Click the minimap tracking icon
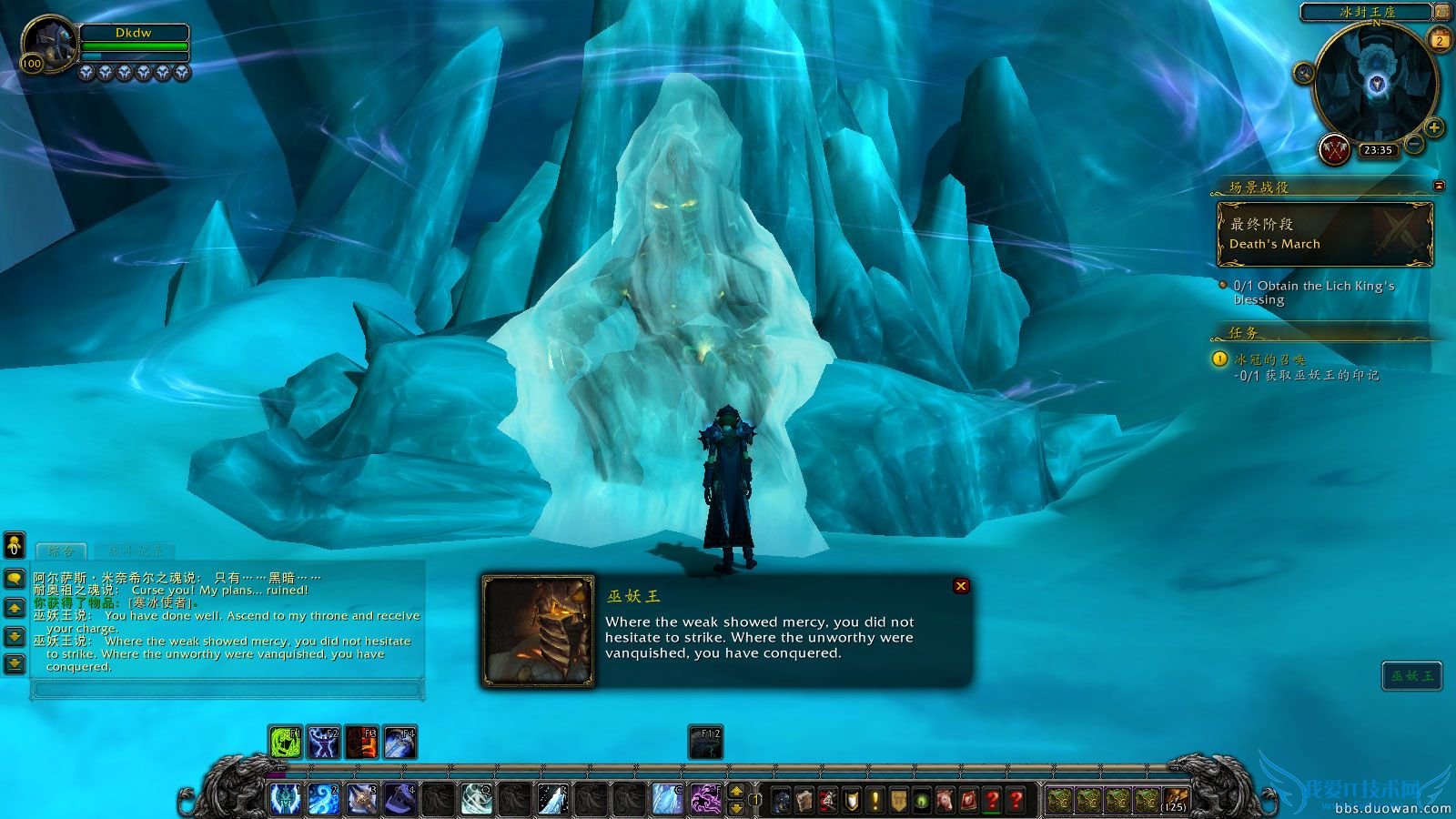 (1303, 73)
